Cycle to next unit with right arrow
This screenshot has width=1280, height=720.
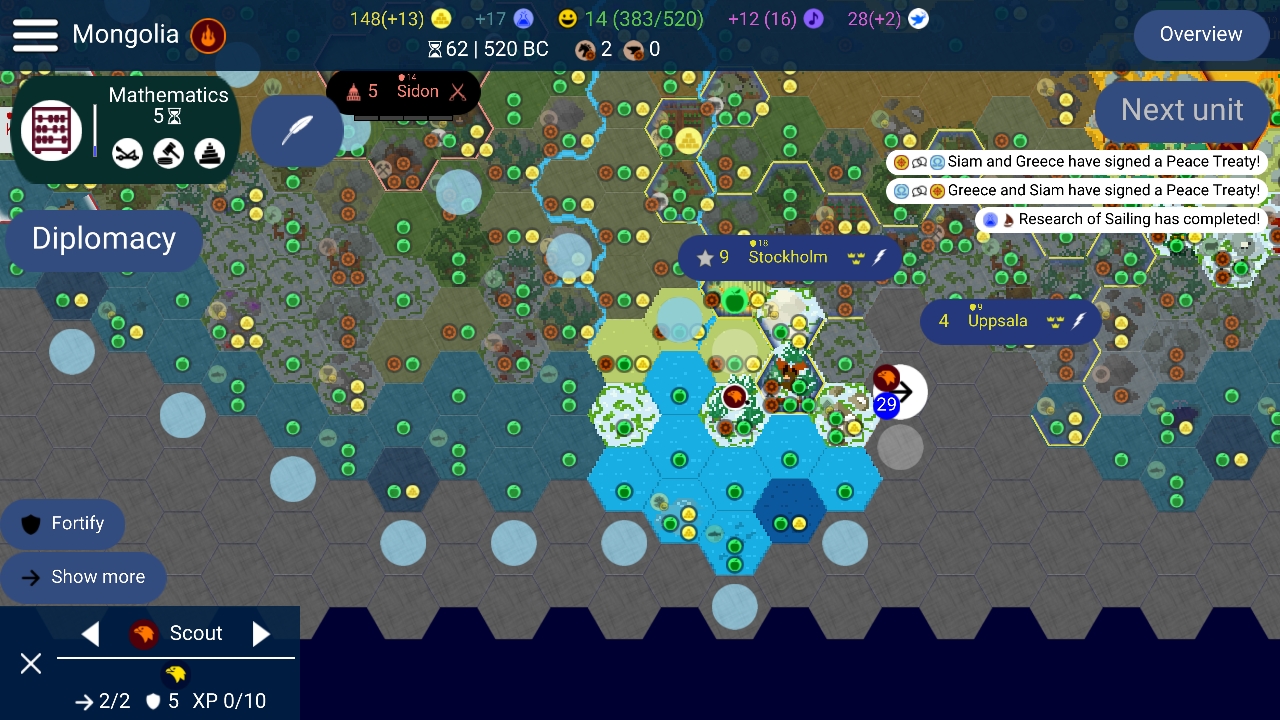coord(261,633)
